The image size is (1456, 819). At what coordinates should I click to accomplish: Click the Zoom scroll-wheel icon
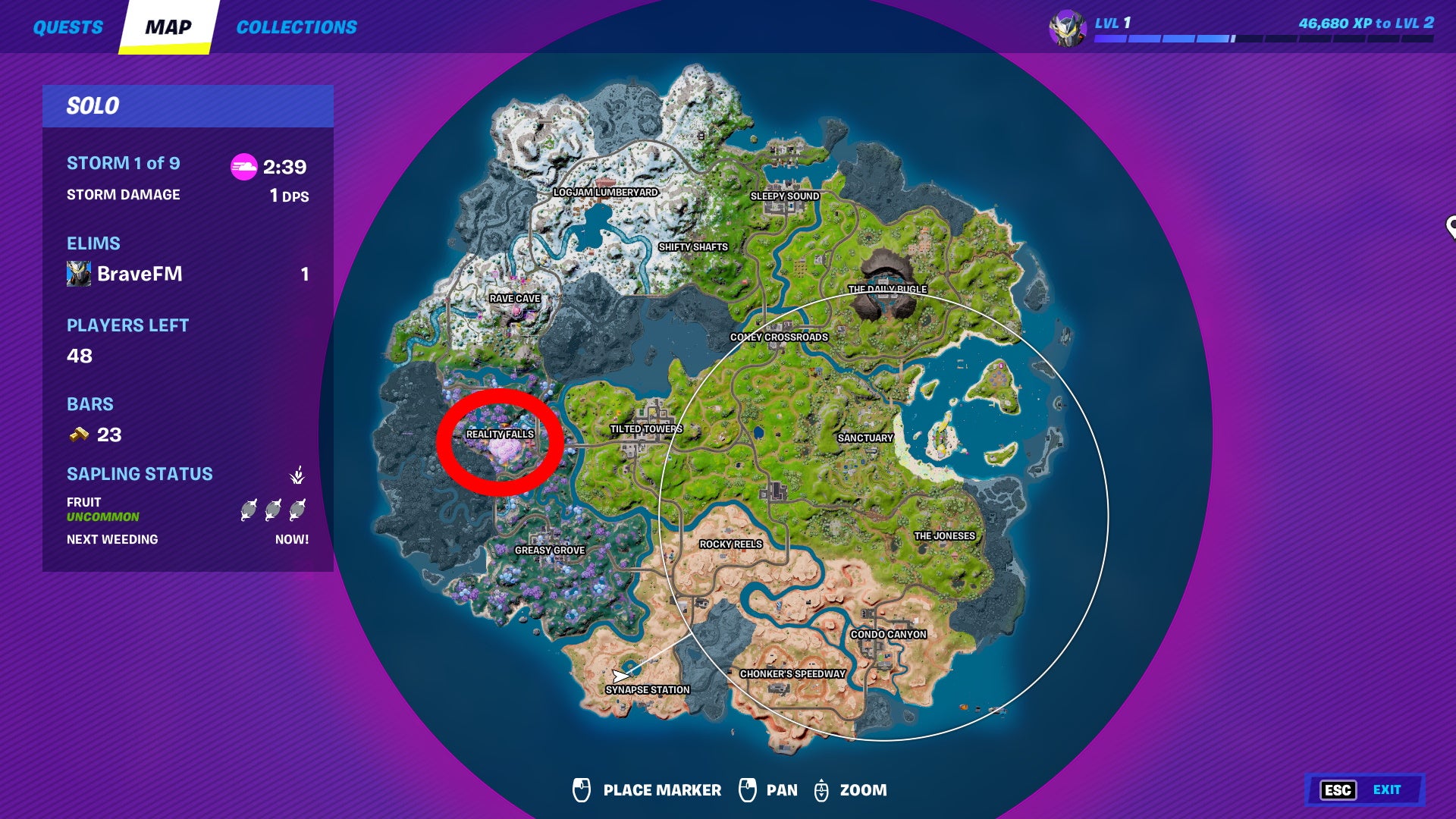pyautogui.click(x=821, y=789)
